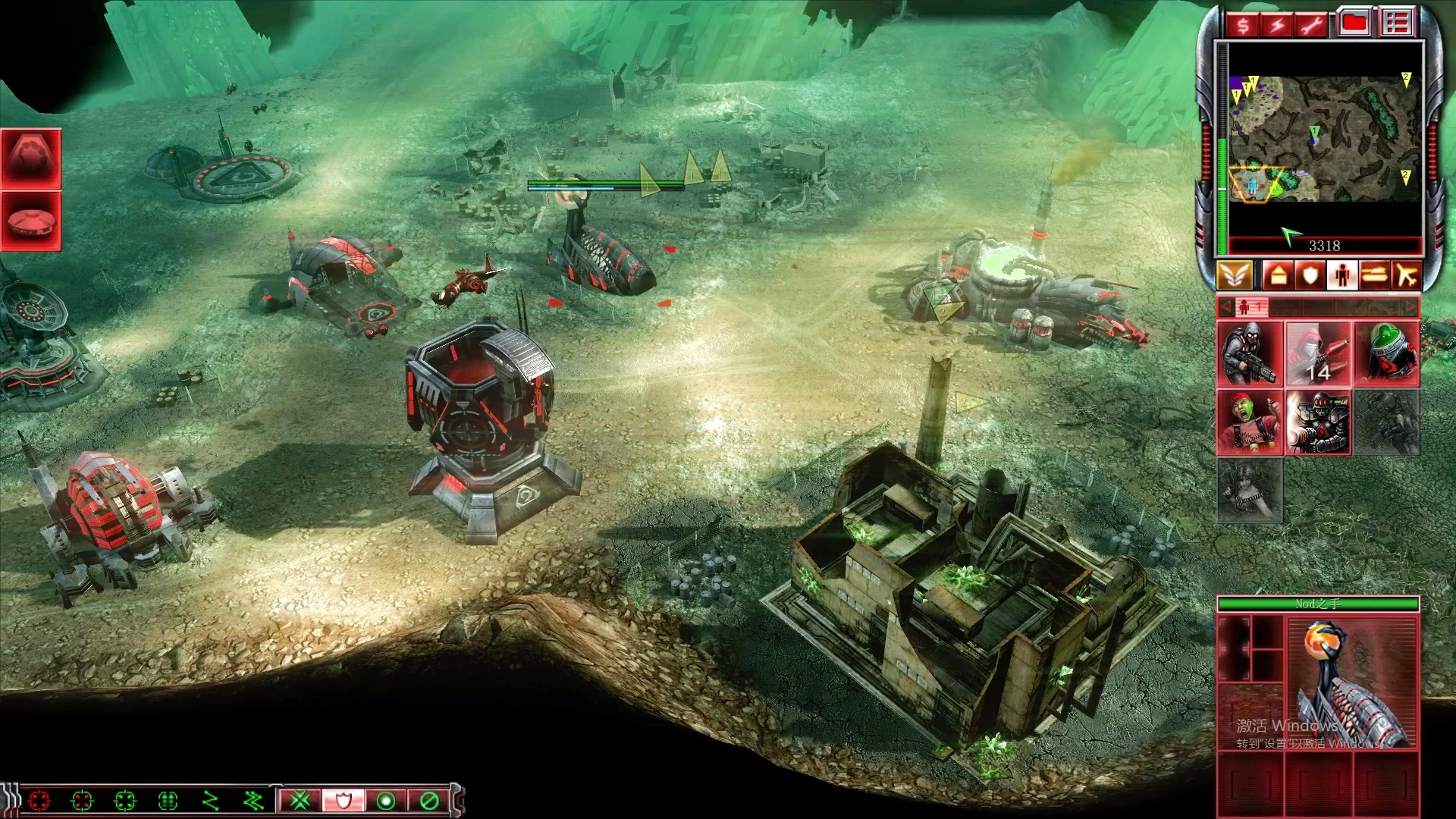Screen dimensions: 1456x819
Task: Select the shield guard stance button
Action: [x=344, y=800]
